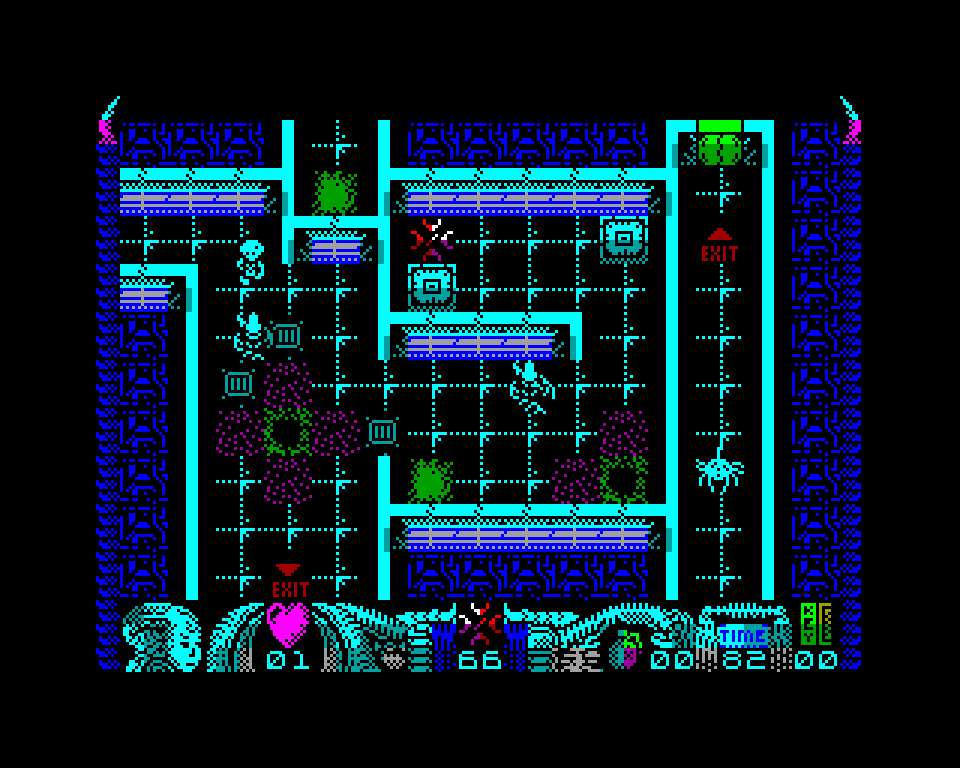The height and width of the screenshot is (768, 960).
Task: Click the crossed weapons ammo icon
Action: point(480,622)
